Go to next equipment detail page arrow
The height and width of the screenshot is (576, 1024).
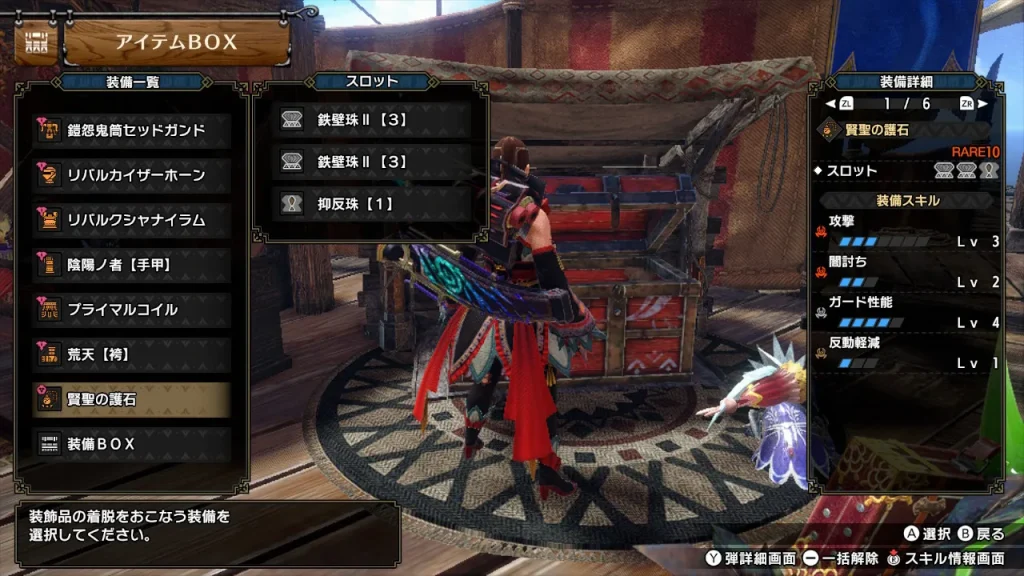tap(983, 103)
